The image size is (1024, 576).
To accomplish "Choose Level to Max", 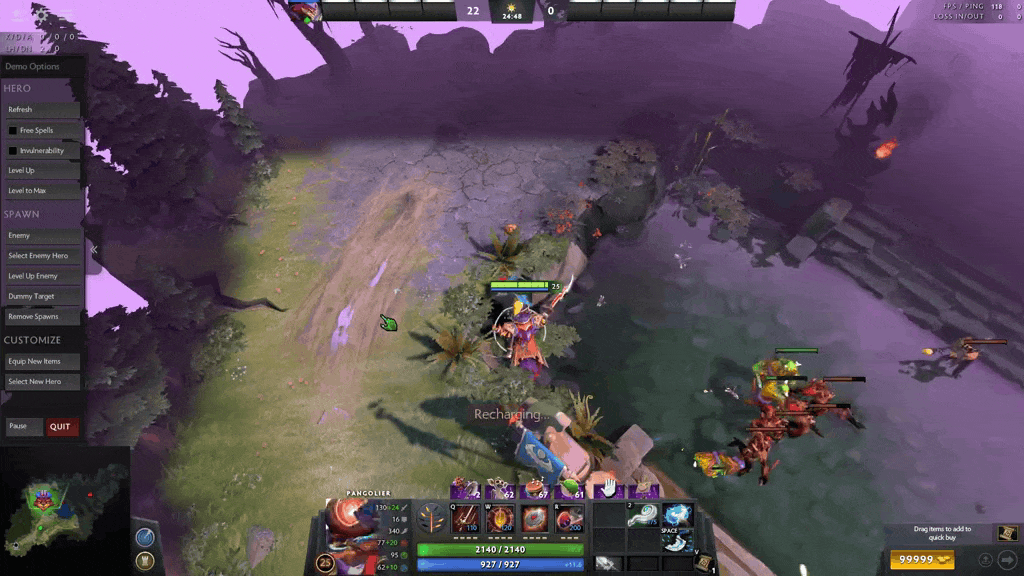I will click(x=41, y=191).
